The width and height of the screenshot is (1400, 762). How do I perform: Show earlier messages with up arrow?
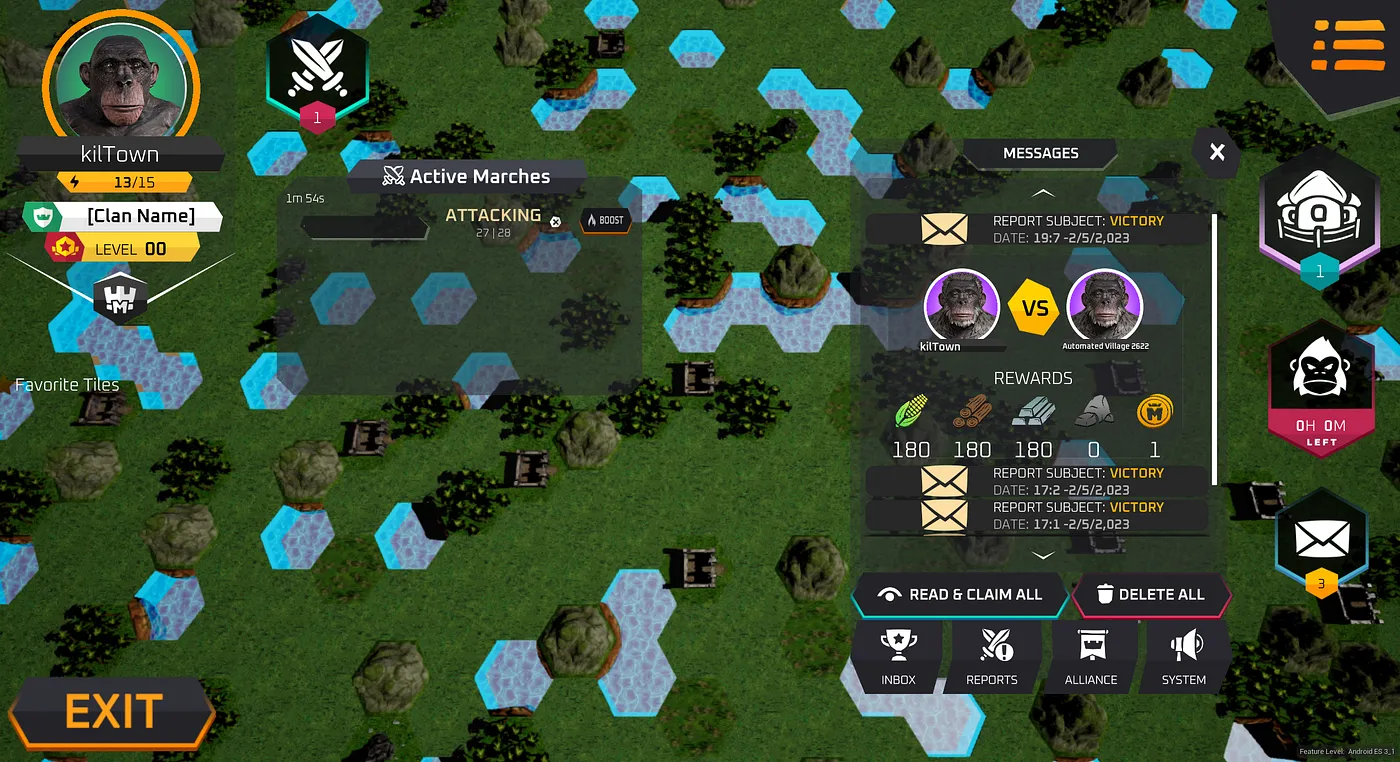[1042, 192]
